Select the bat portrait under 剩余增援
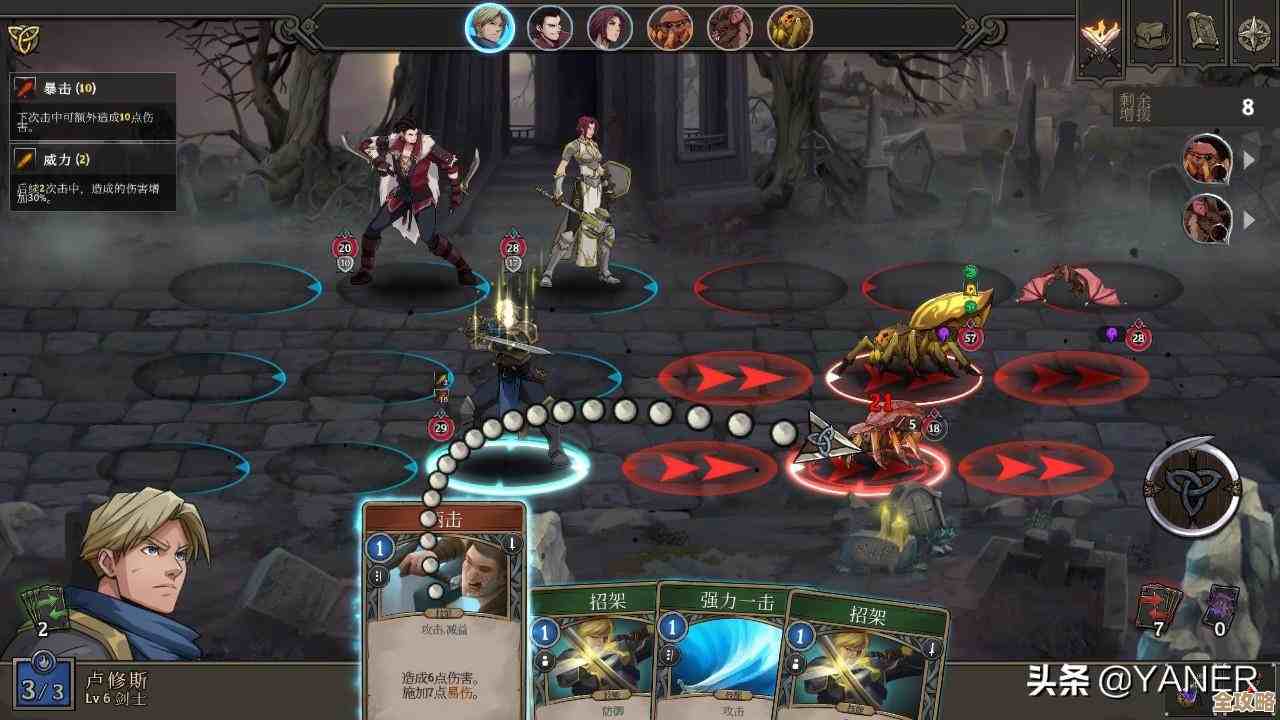The height and width of the screenshot is (720, 1280). (1208, 218)
